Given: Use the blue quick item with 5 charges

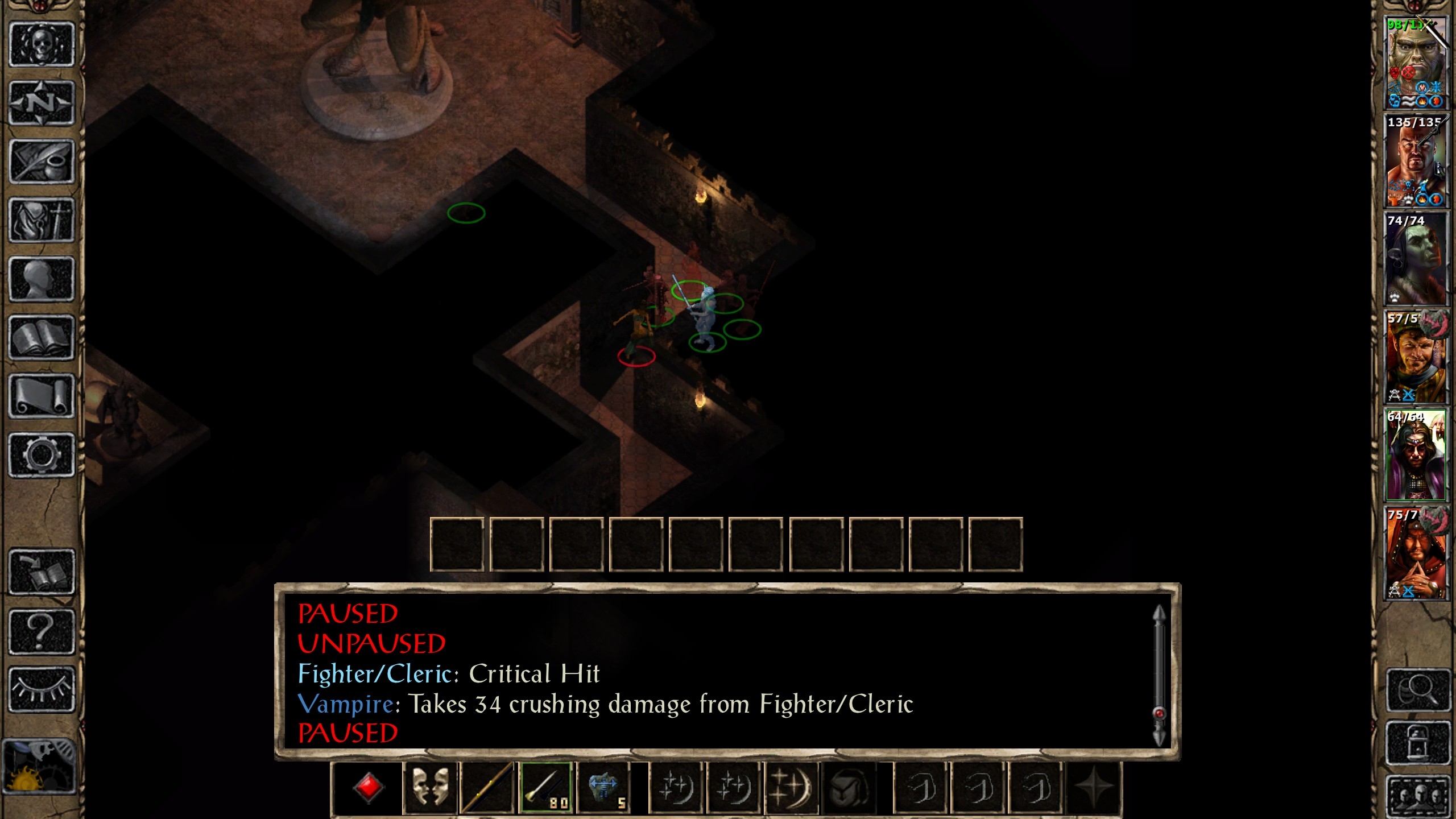Looking at the screenshot, I should [x=604, y=788].
